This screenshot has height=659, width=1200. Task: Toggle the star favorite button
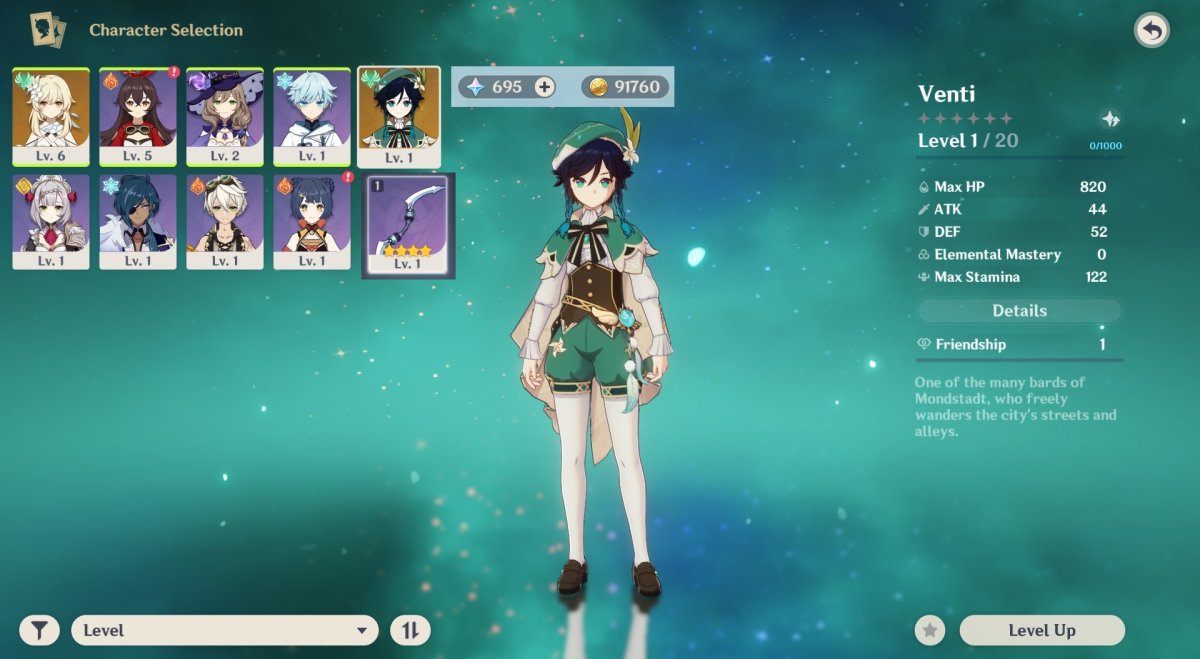930,630
